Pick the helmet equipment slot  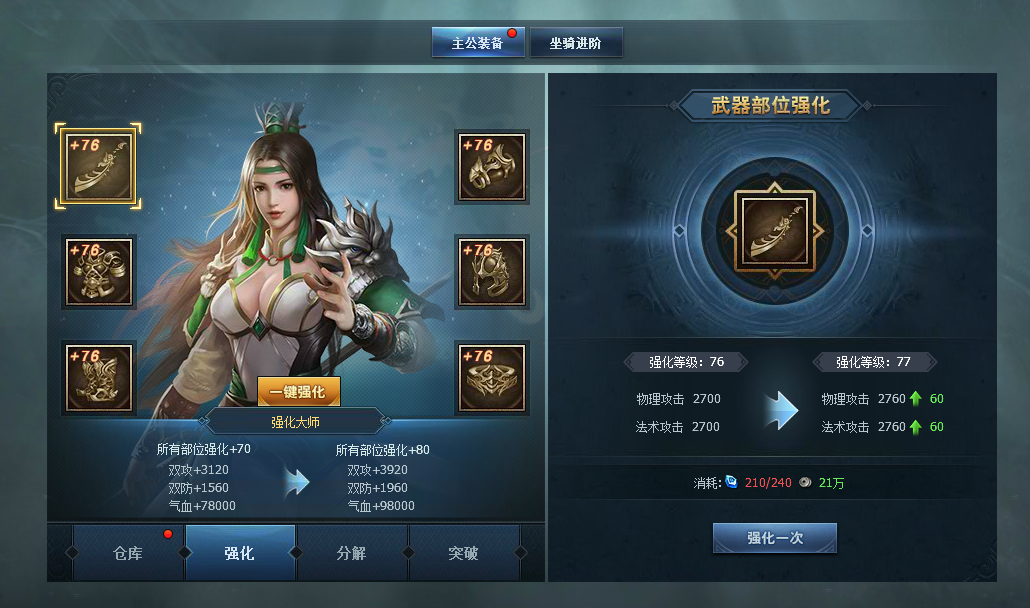point(492,272)
